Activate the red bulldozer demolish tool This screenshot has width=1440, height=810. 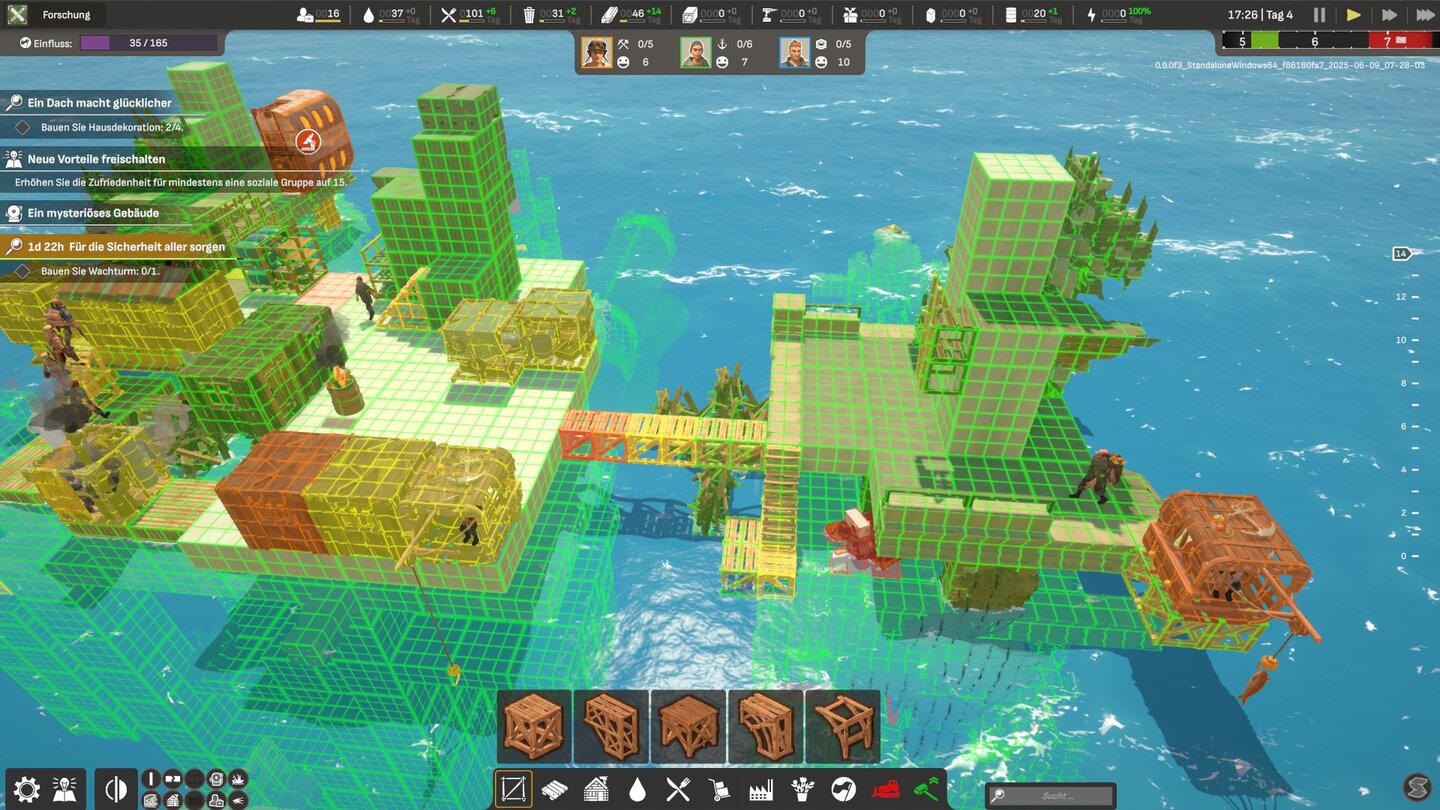[x=885, y=789]
